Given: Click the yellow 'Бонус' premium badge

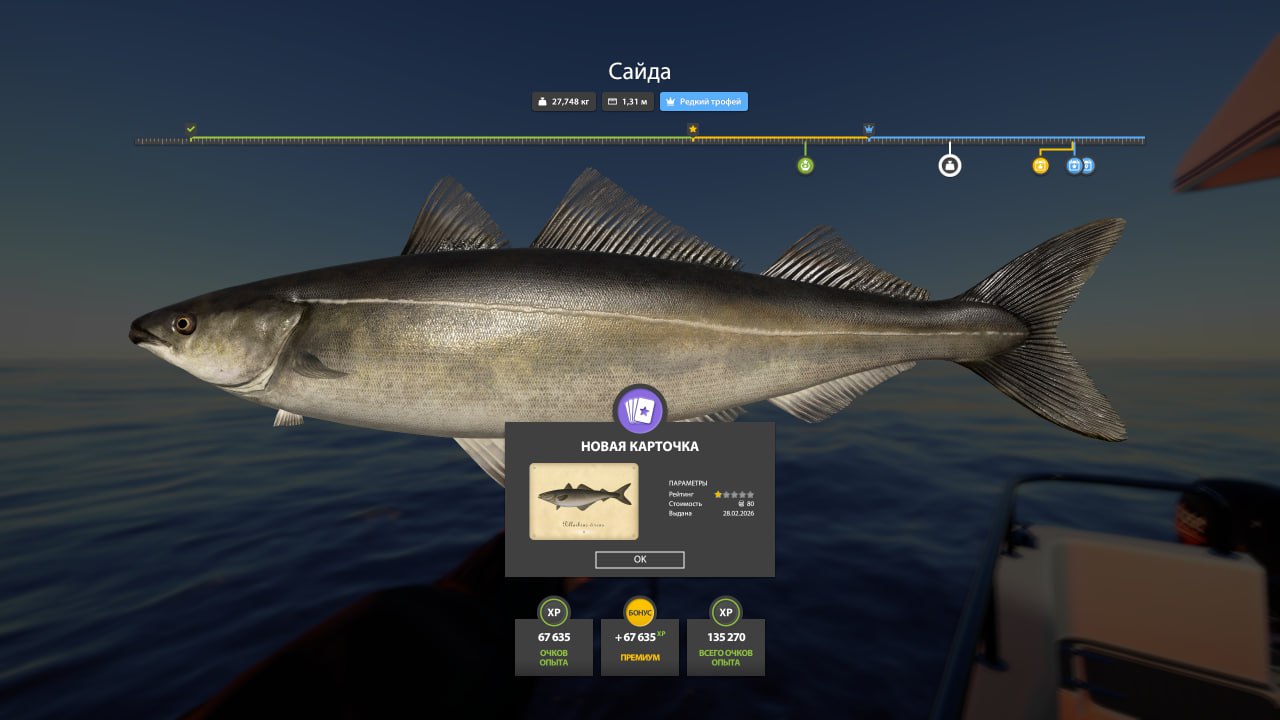Looking at the screenshot, I should (x=640, y=612).
